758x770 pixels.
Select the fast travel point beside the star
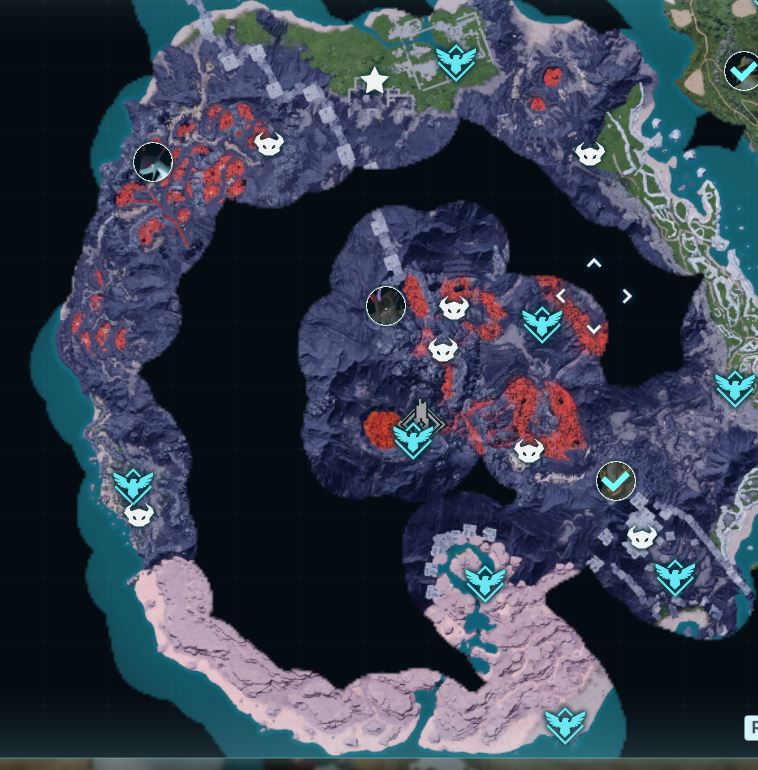[x=455, y=63]
